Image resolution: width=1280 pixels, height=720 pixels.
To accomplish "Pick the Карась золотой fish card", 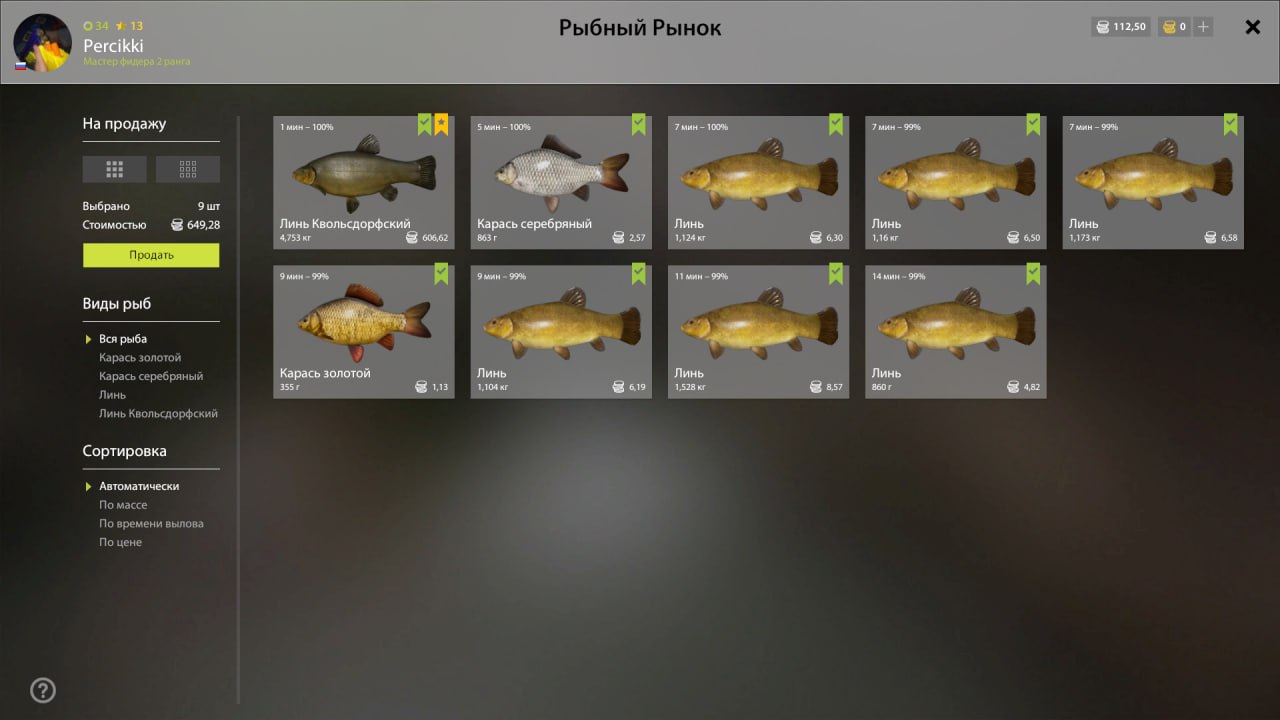I will (x=363, y=331).
